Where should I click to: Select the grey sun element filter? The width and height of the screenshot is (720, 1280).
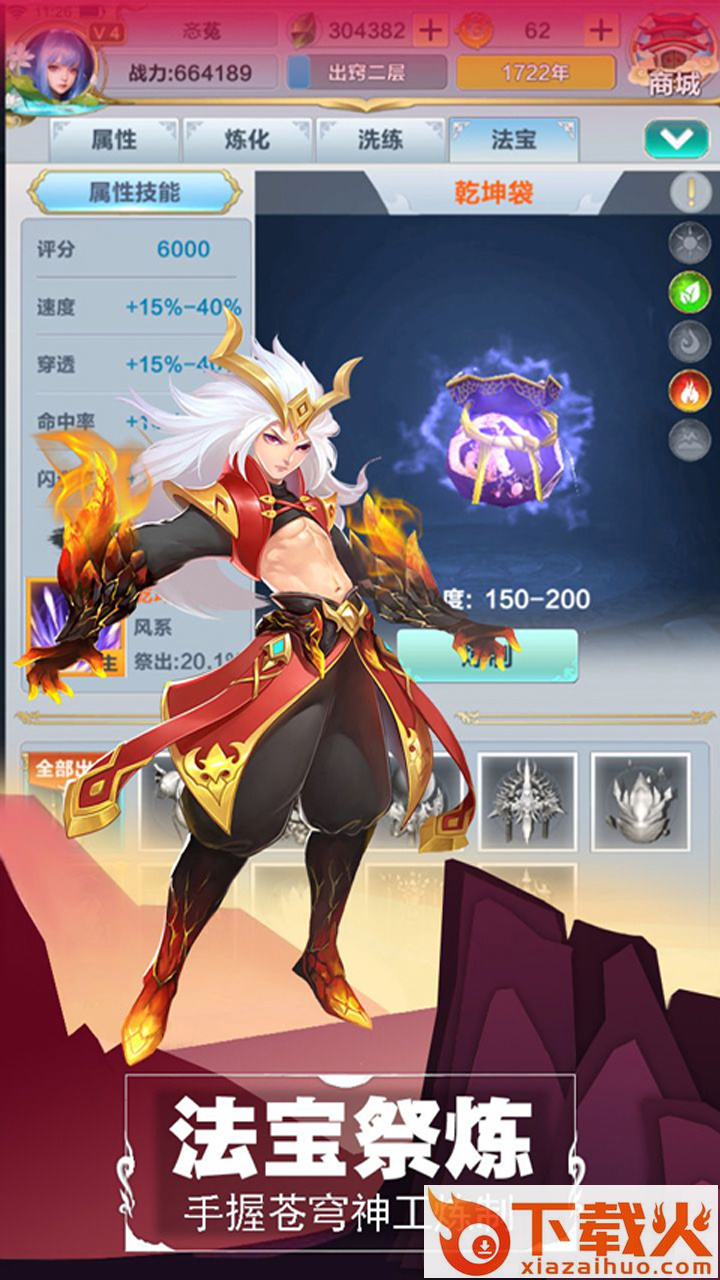point(690,243)
